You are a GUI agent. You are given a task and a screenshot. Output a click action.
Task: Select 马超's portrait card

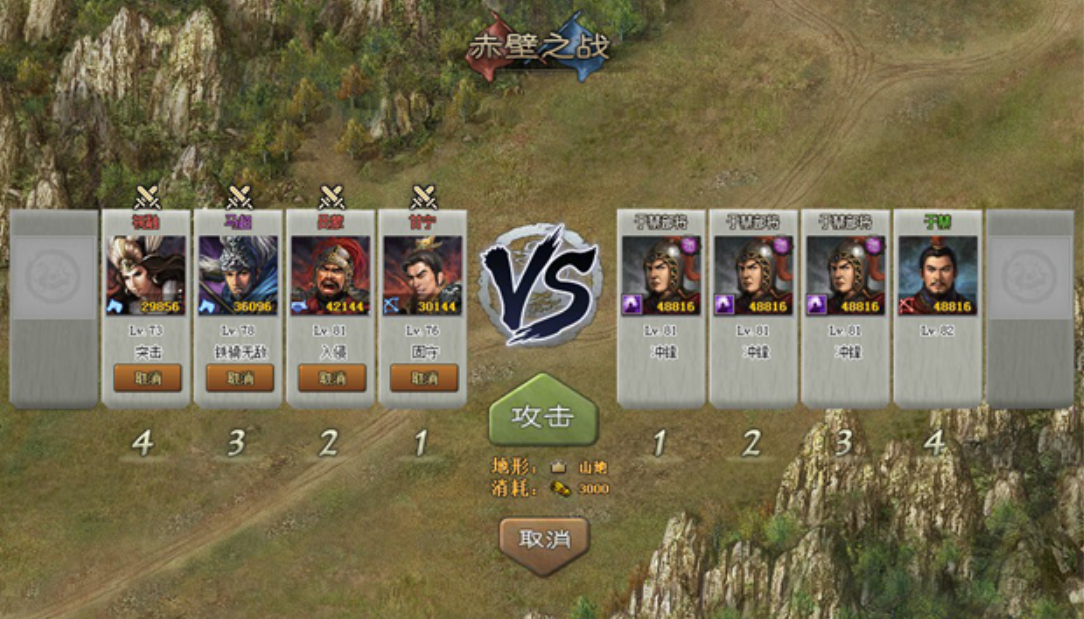240,275
